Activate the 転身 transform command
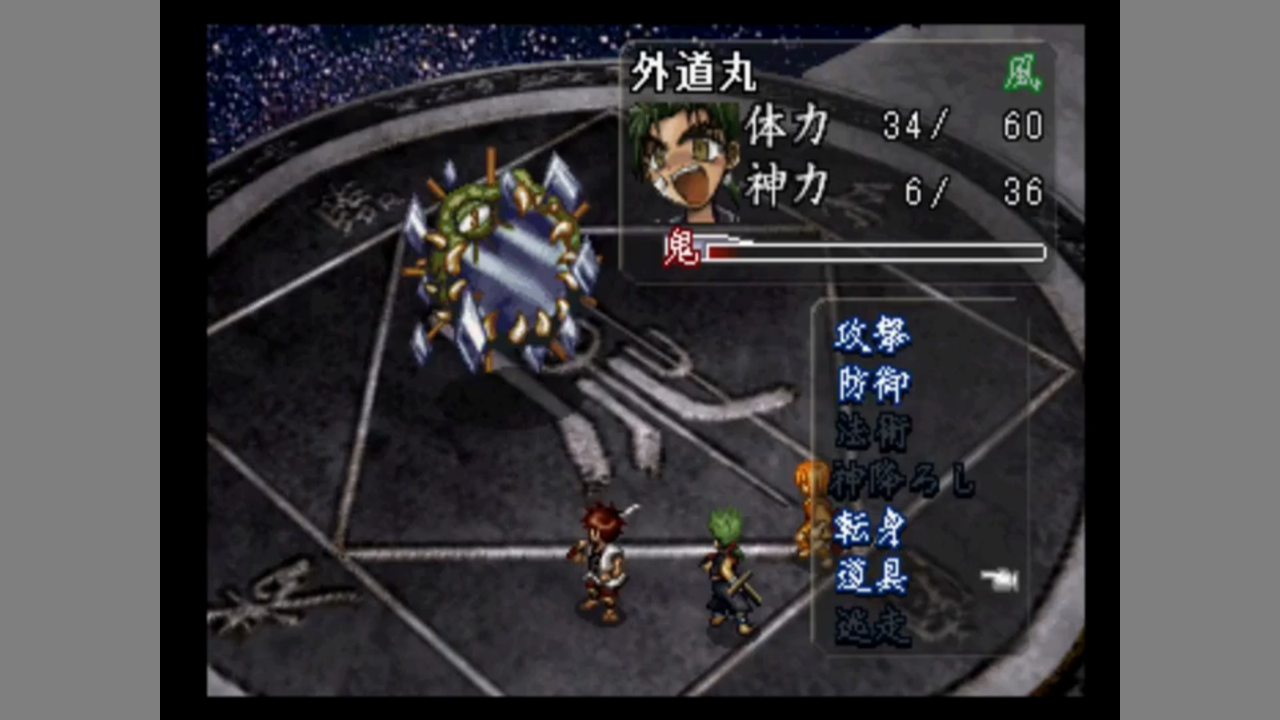This screenshot has height=720, width=1280. 872,530
